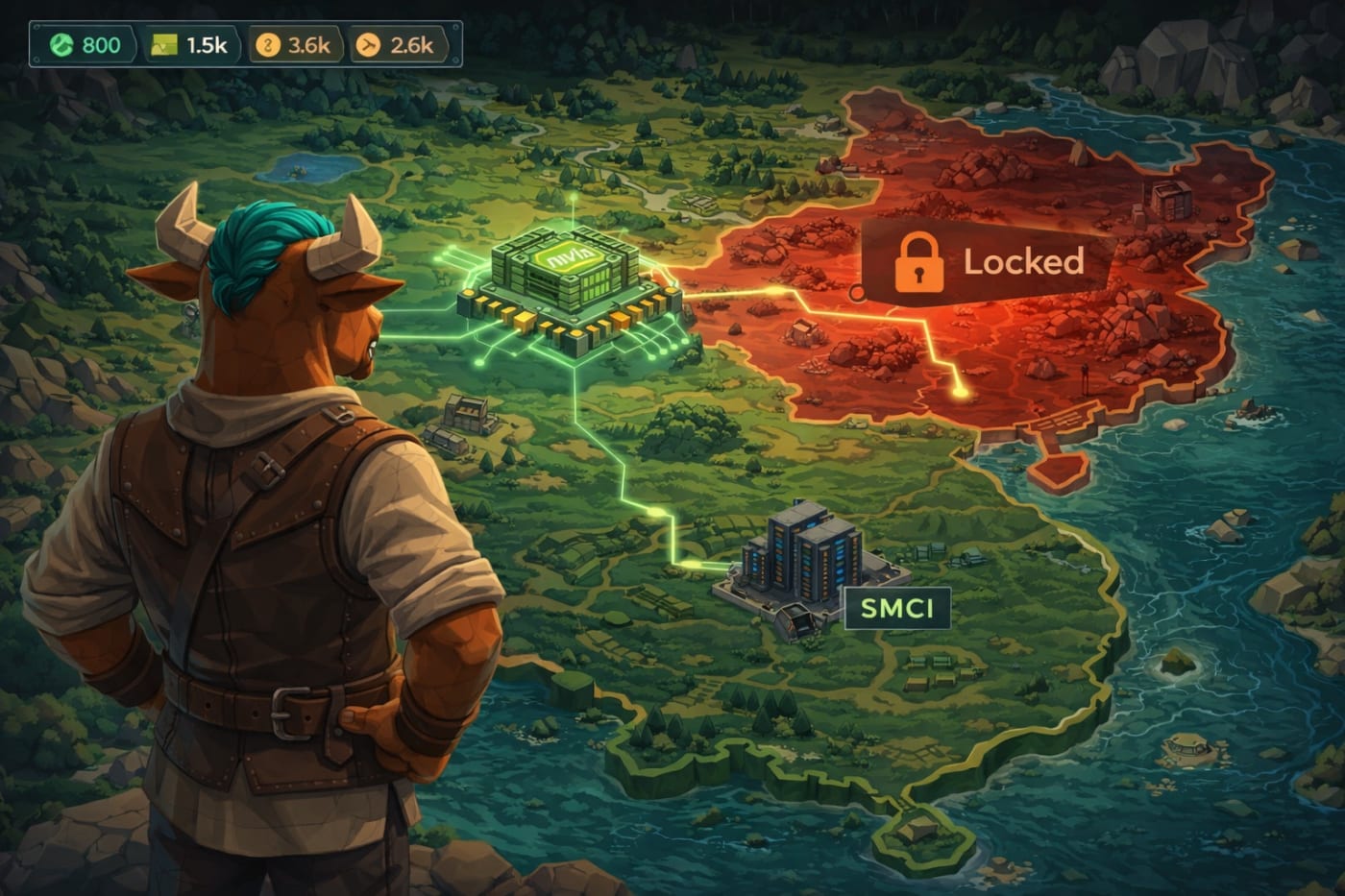Image resolution: width=1345 pixels, height=896 pixels.
Task: Expand the Locked territory info banner
Action: (980, 259)
